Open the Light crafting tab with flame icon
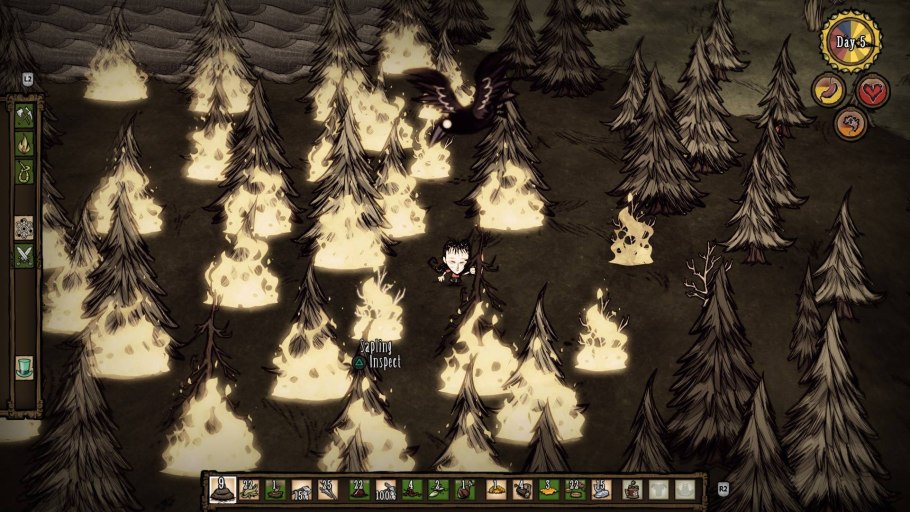This screenshot has width=910, height=512. coord(24,144)
